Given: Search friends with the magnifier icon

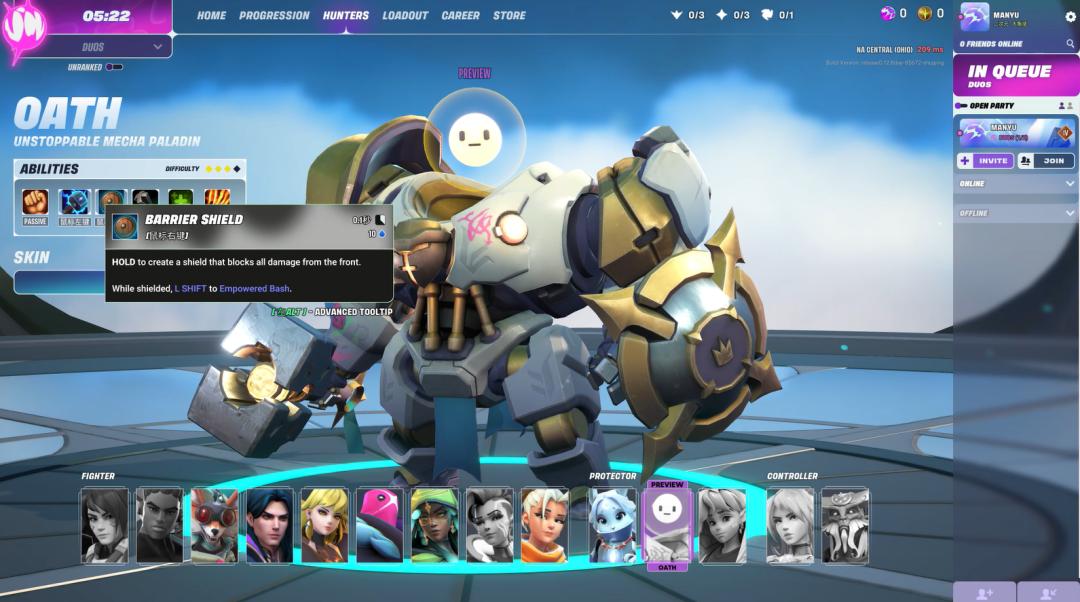Looking at the screenshot, I should (x=1070, y=44).
